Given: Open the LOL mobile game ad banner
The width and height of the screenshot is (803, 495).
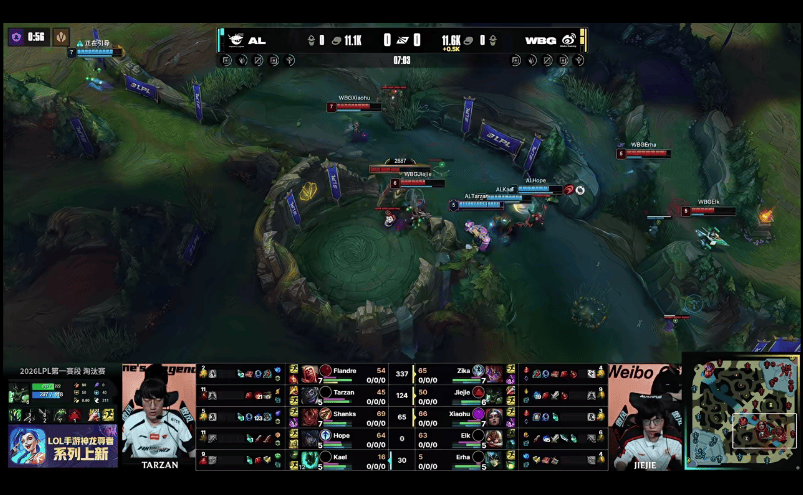Looking at the screenshot, I should [62, 446].
